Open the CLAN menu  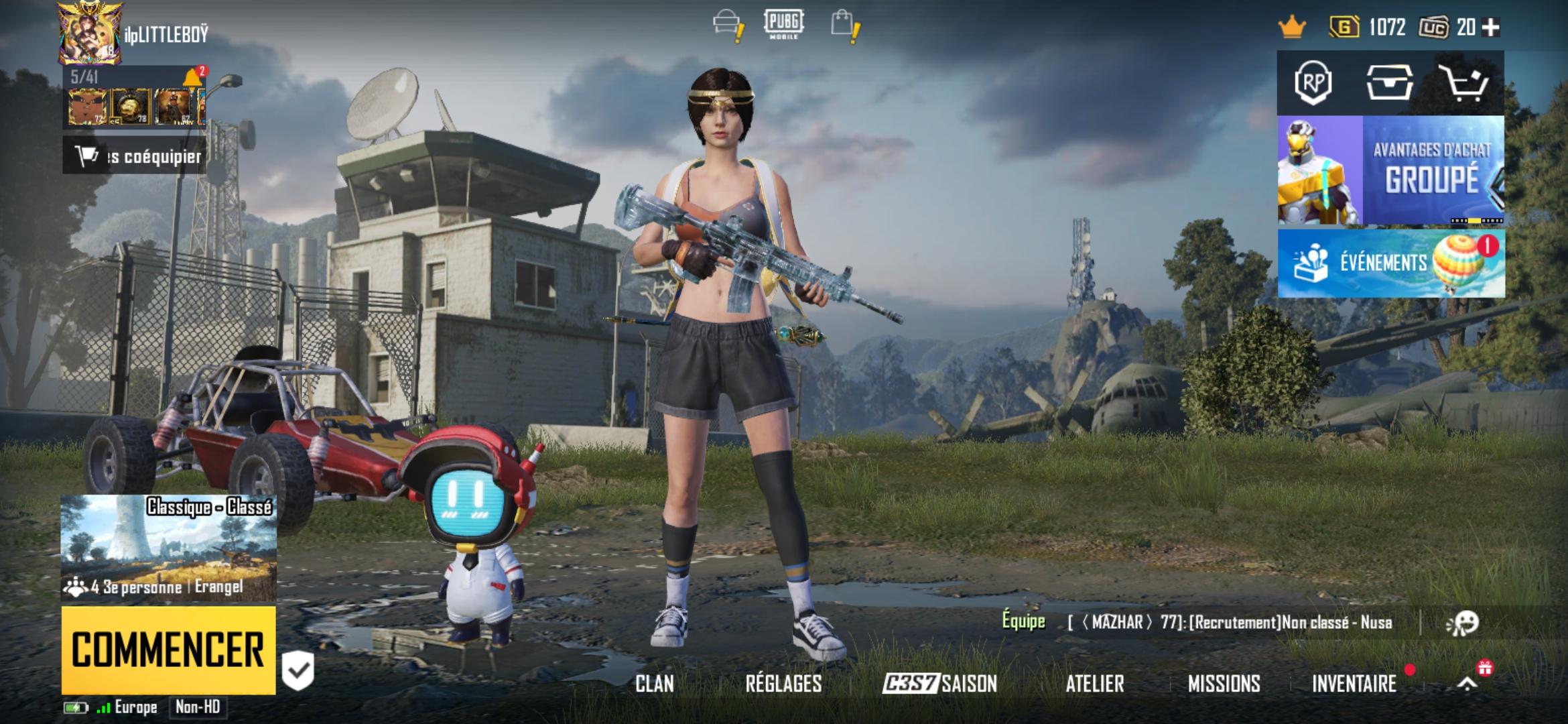[655, 684]
